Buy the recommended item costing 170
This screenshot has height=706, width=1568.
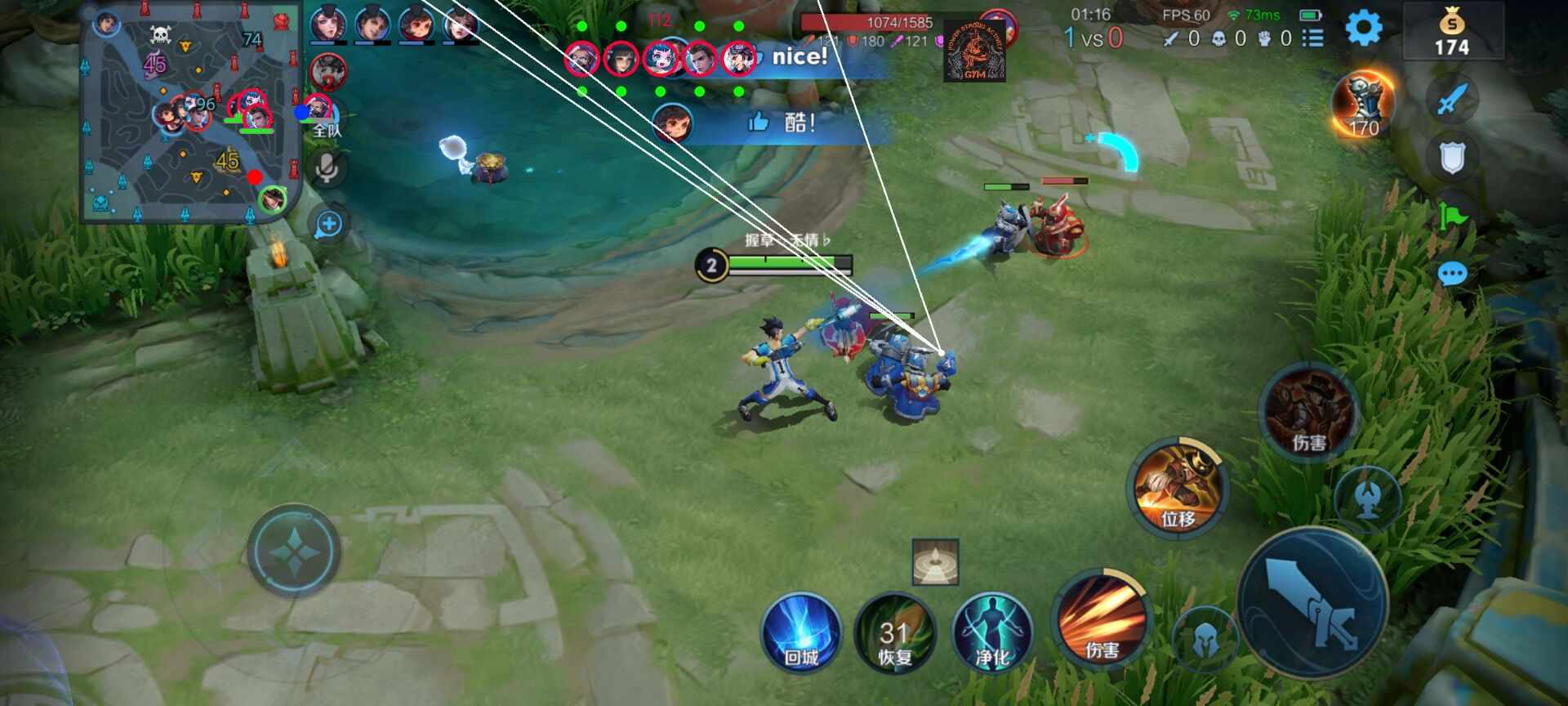pos(1363,105)
